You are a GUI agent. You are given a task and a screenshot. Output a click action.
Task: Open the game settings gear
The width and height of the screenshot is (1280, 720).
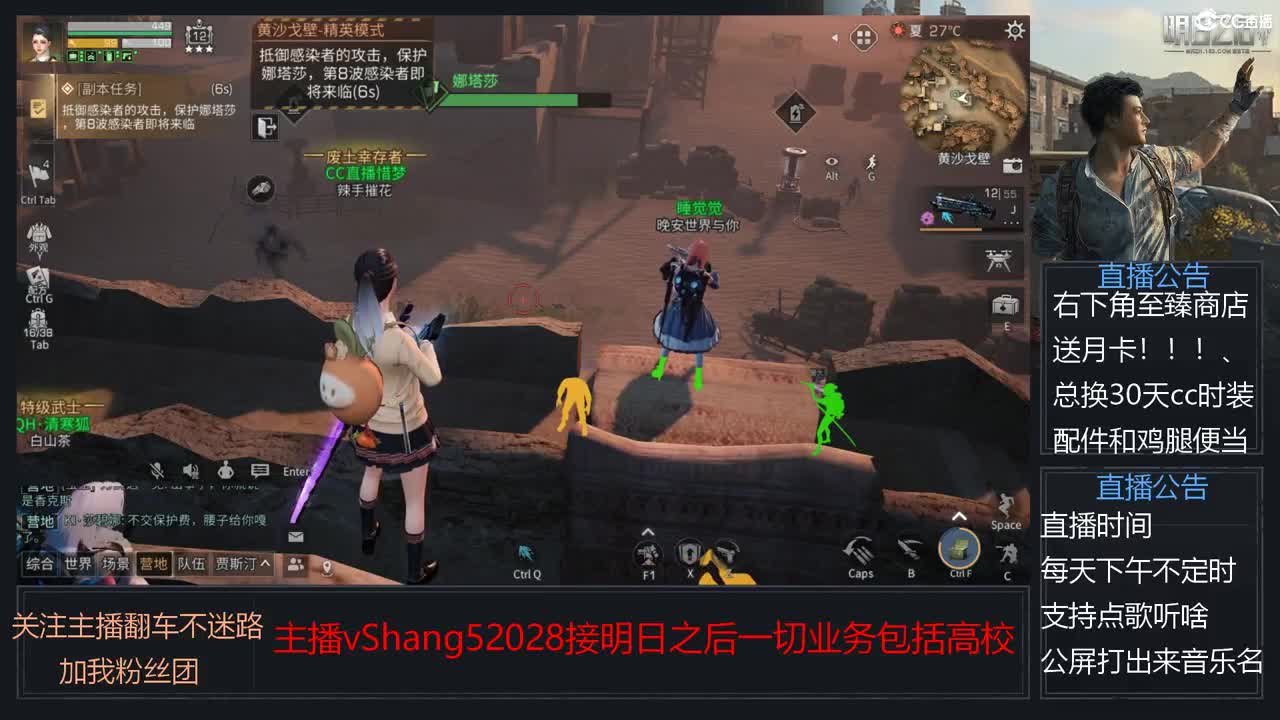tap(1017, 31)
